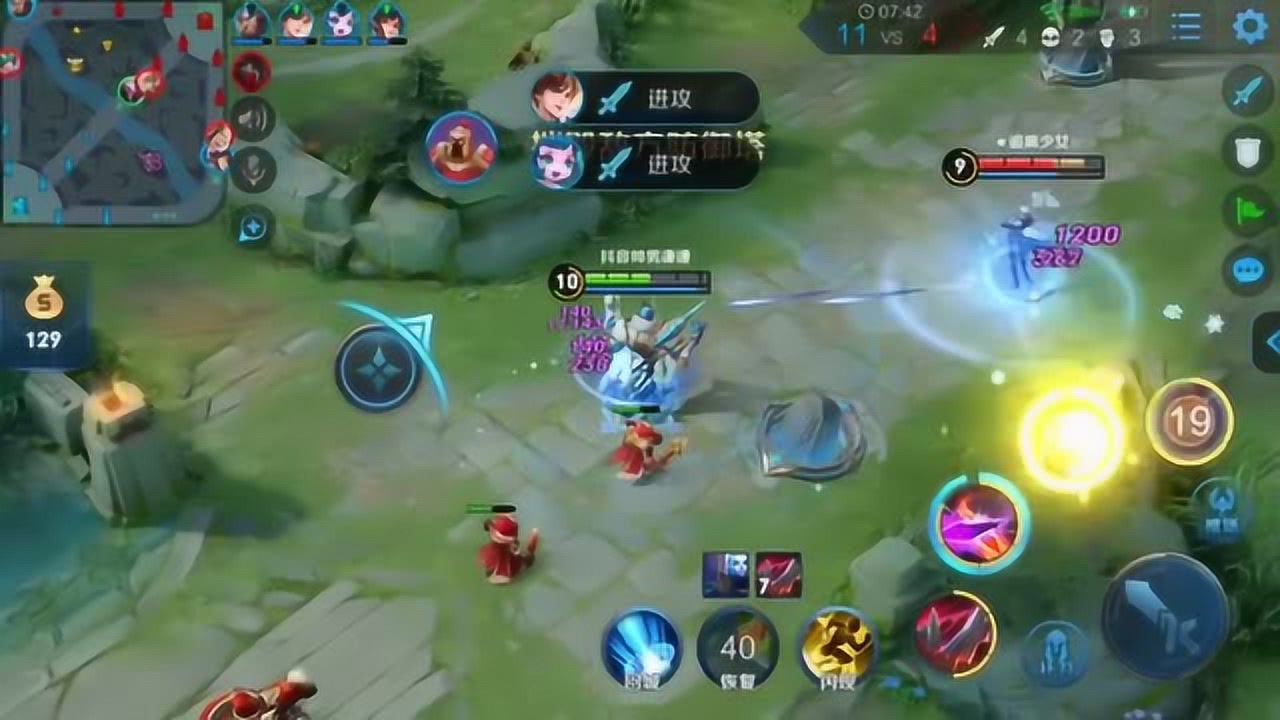Open the settings gear
Viewport: 1280px width, 720px height.
pos(1249,27)
